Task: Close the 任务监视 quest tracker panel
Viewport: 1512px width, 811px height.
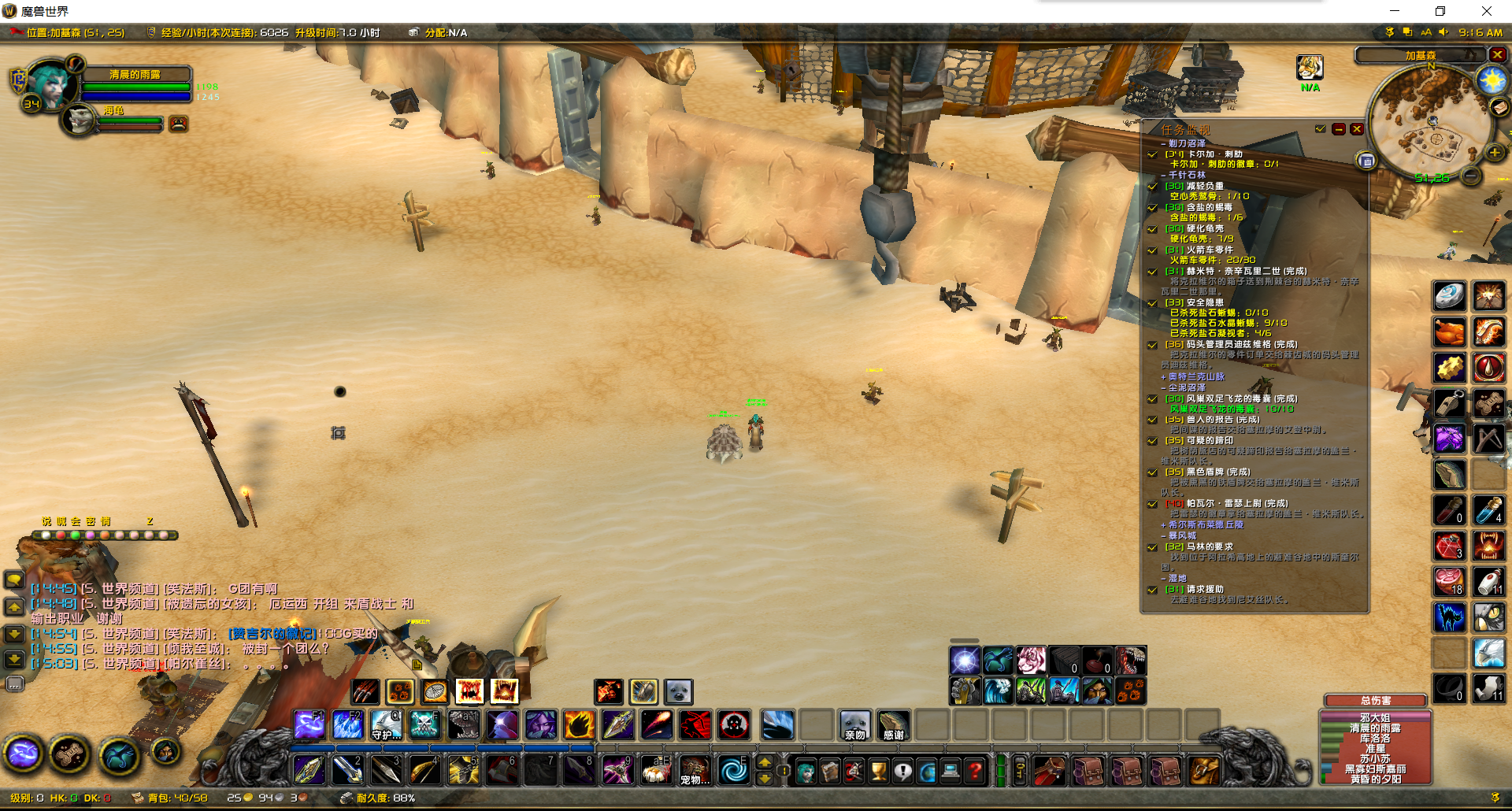Action: pyautogui.click(x=1356, y=129)
